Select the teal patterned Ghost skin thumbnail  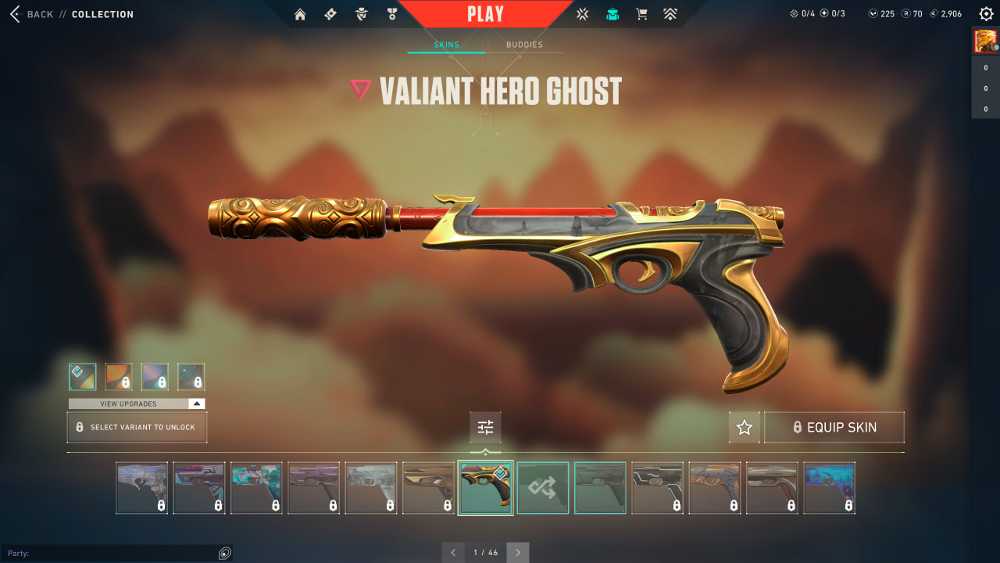click(x=257, y=488)
